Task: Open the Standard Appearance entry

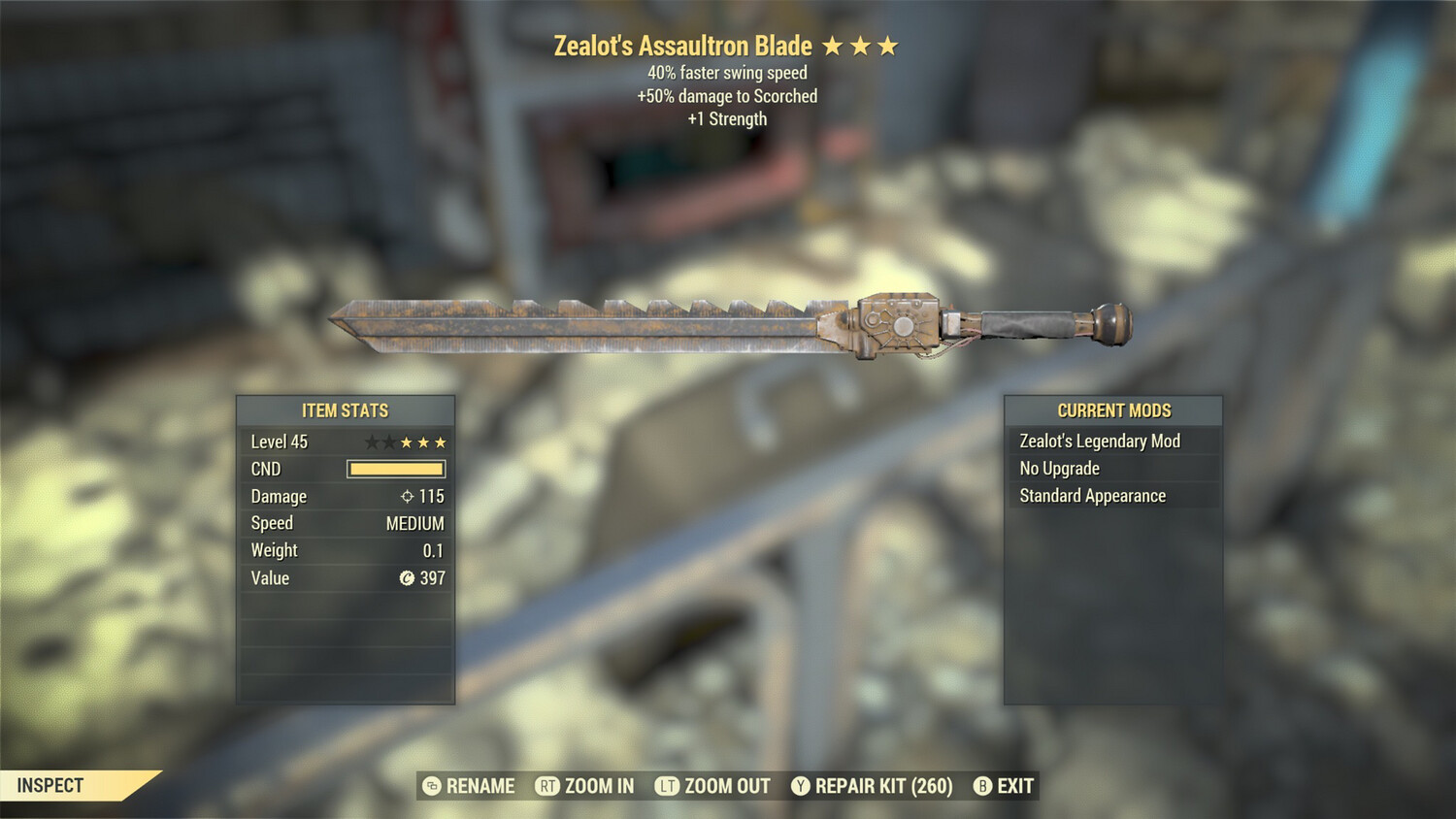Action: [1091, 496]
